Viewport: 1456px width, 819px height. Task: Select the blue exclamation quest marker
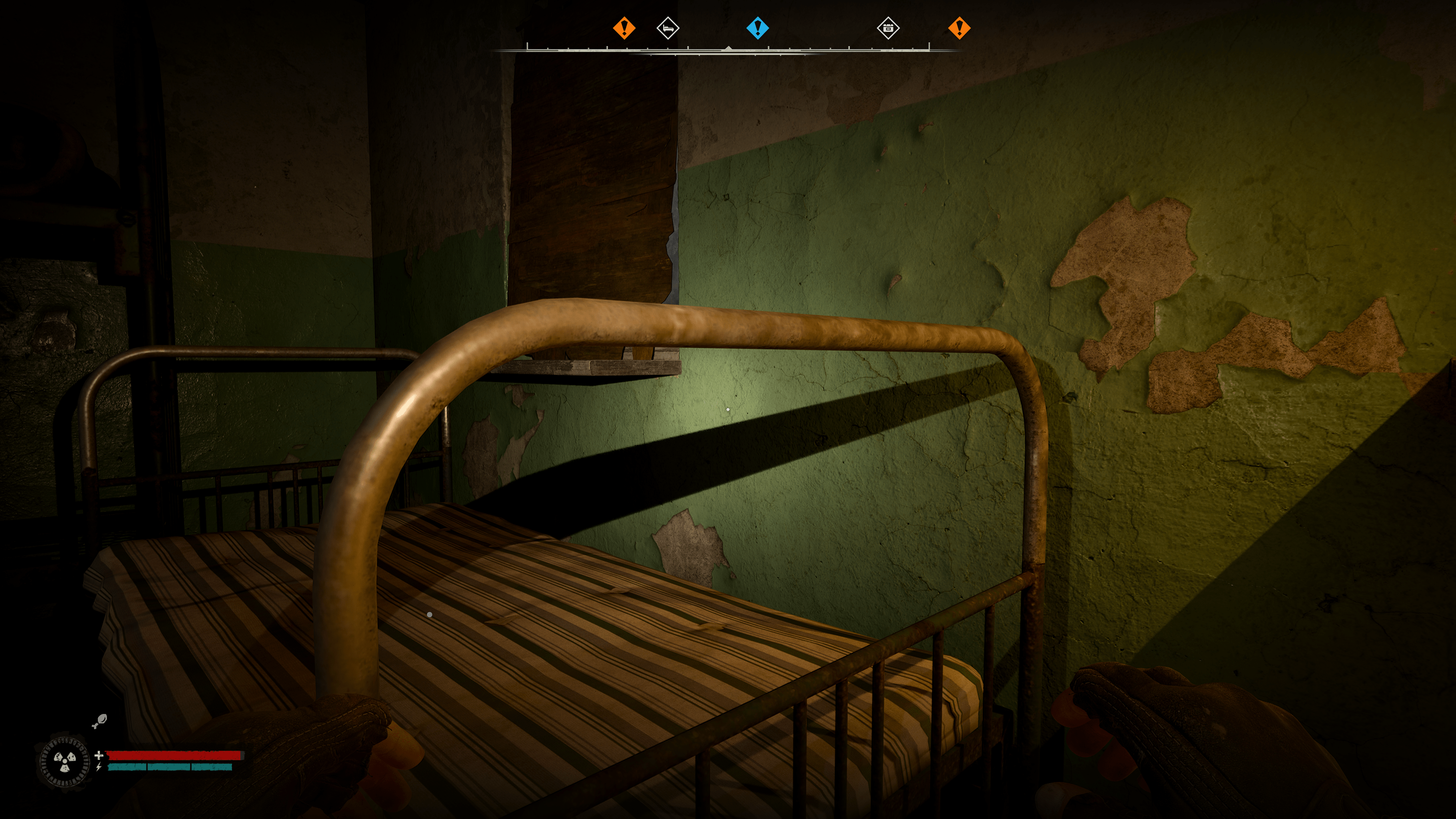pyautogui.click(x=758, y=28)
